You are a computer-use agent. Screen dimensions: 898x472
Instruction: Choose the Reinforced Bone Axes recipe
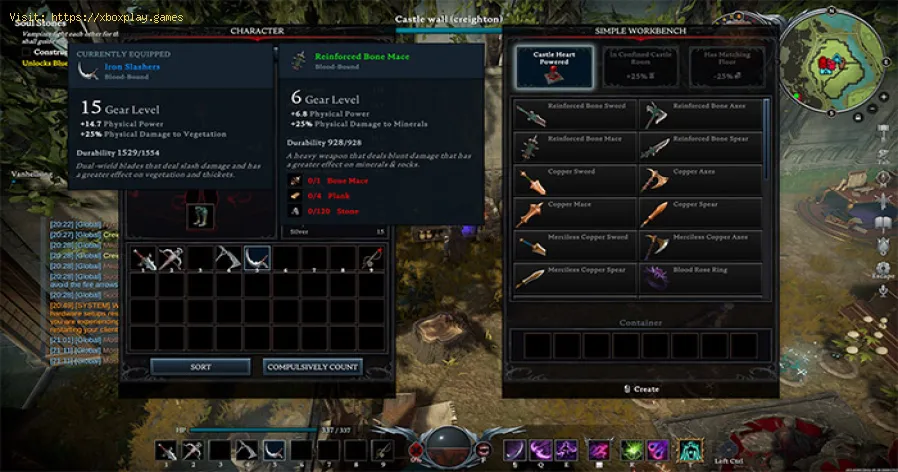pyautogui.click(x=700, y=113)
